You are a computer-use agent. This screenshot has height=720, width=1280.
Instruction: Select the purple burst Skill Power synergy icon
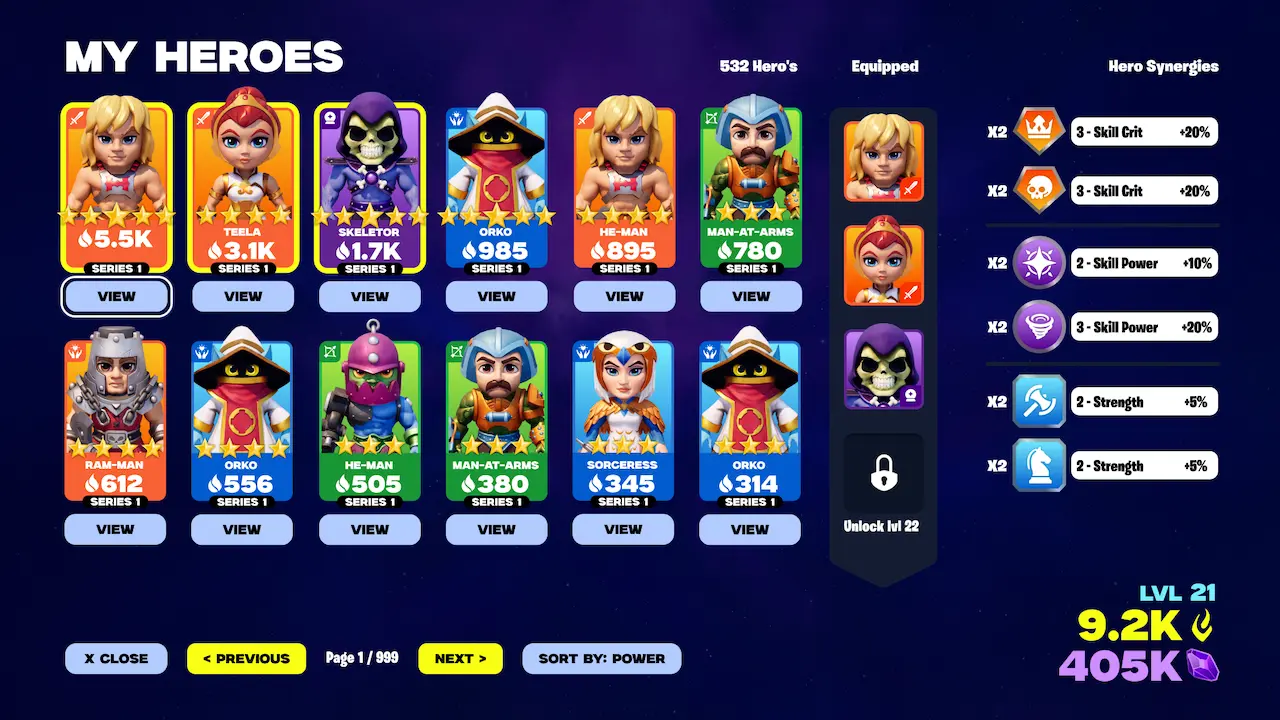pos(1038,263)
